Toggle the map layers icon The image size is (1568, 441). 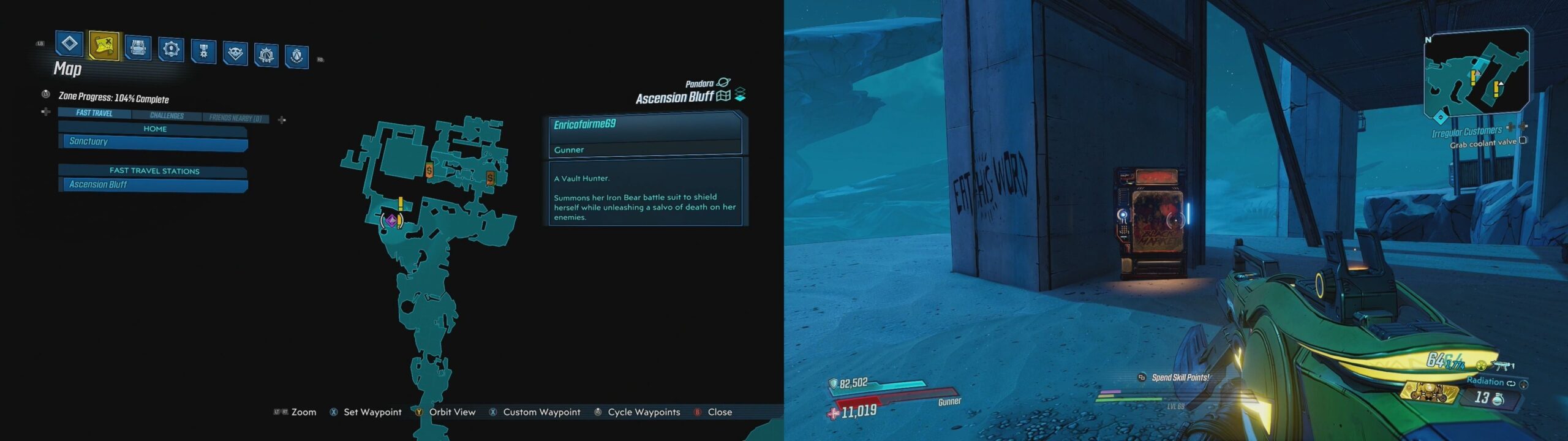click(x=740, y=94)
